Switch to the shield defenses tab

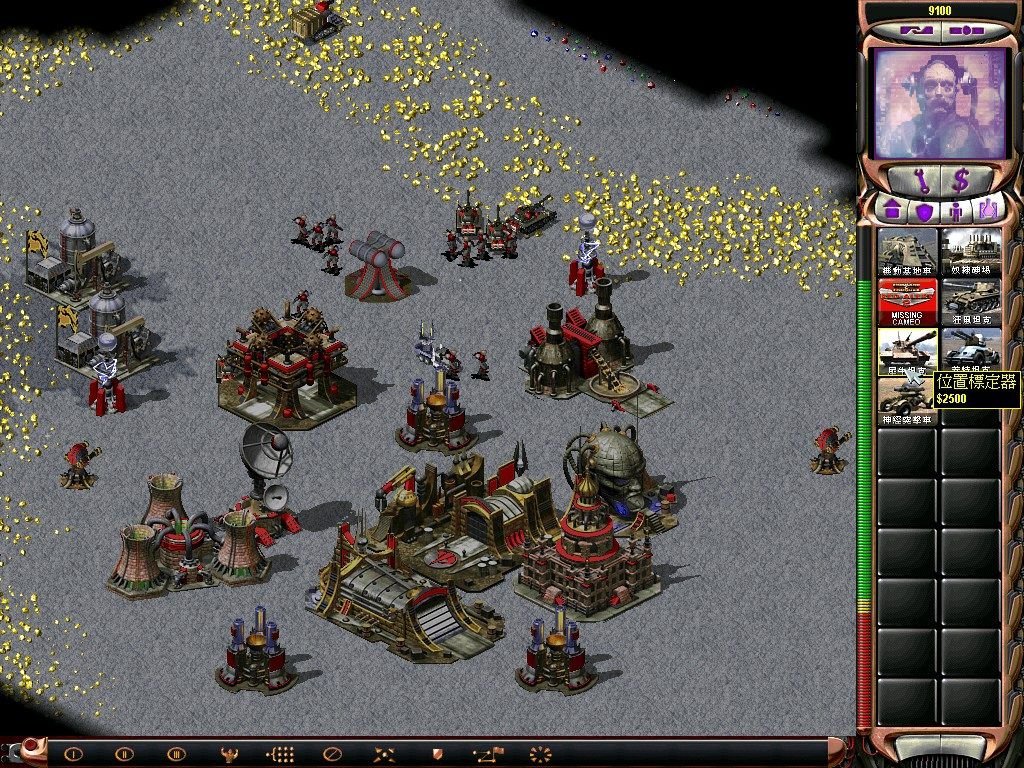coord(924,211)
